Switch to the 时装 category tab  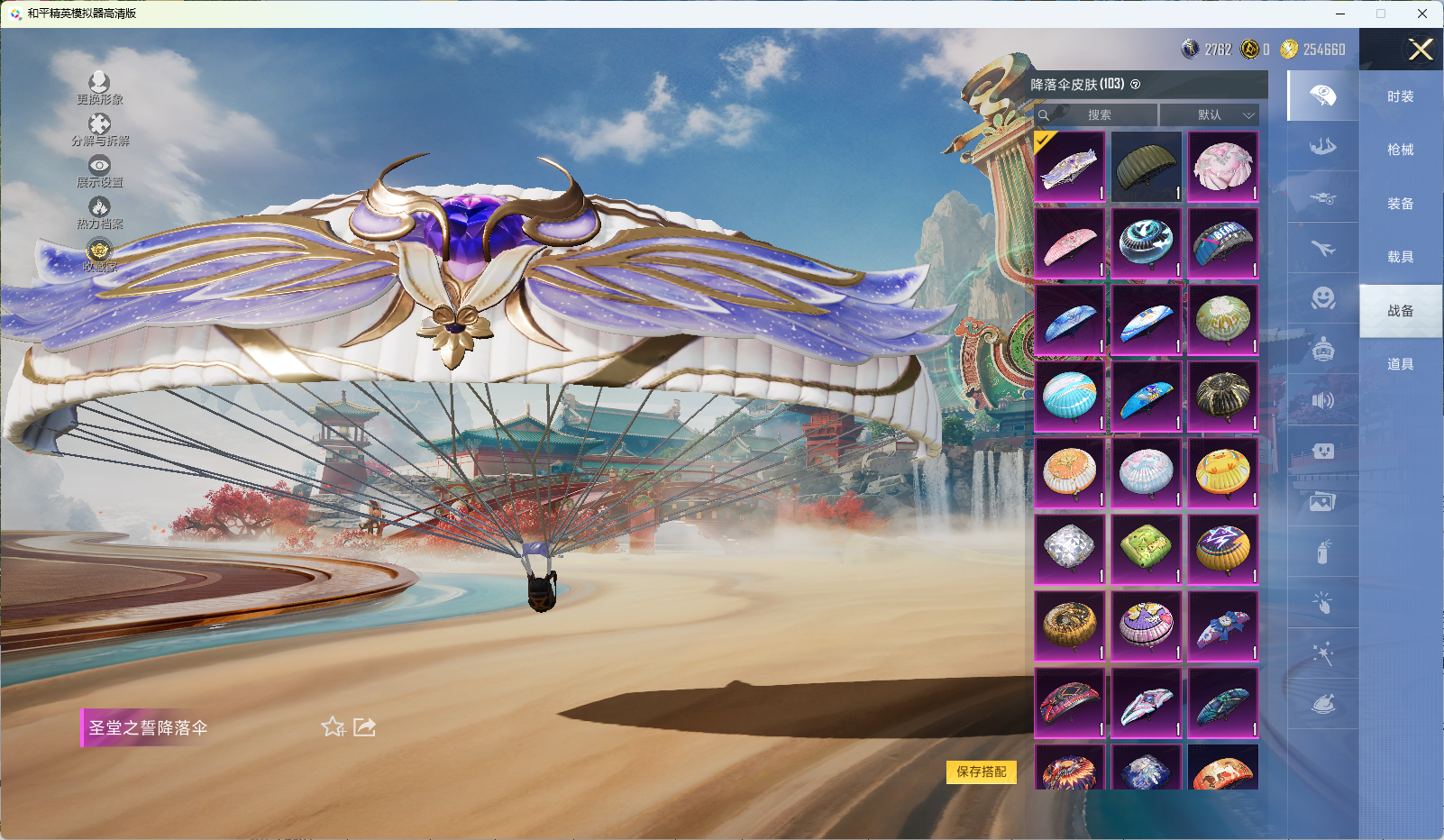click(1400, 96)
